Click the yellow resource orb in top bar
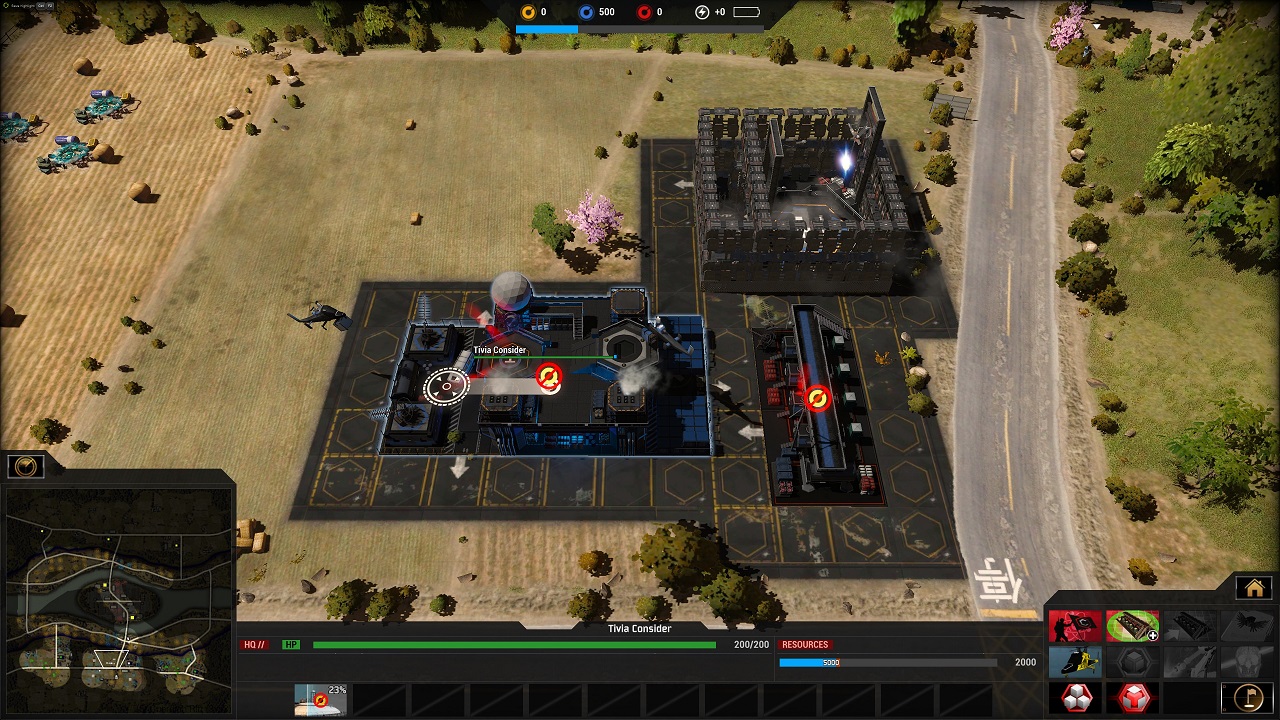Viewport: 1280px width, 720px height. (x=527, y=12)
